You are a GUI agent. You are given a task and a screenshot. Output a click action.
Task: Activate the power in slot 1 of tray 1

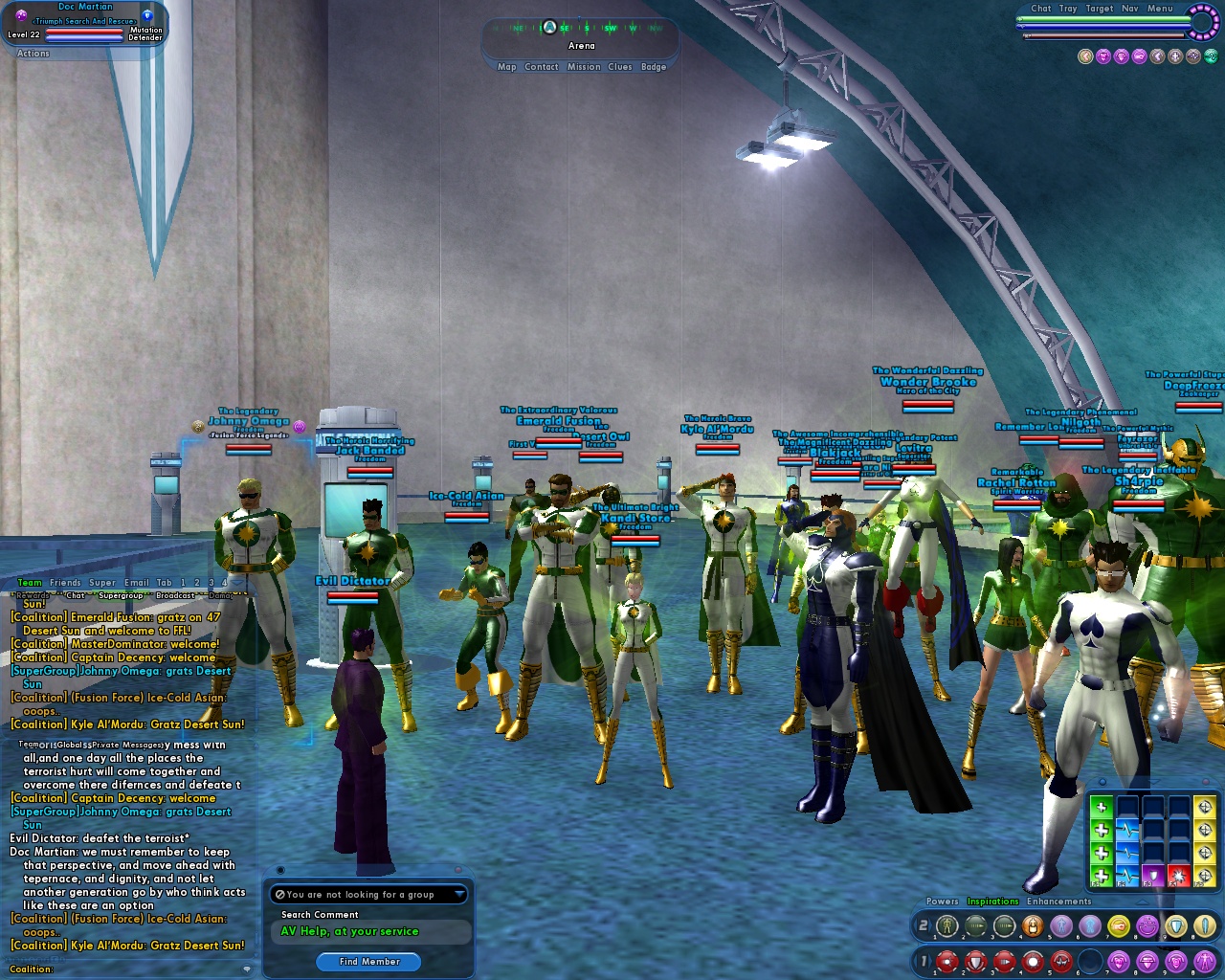[947, 961]
